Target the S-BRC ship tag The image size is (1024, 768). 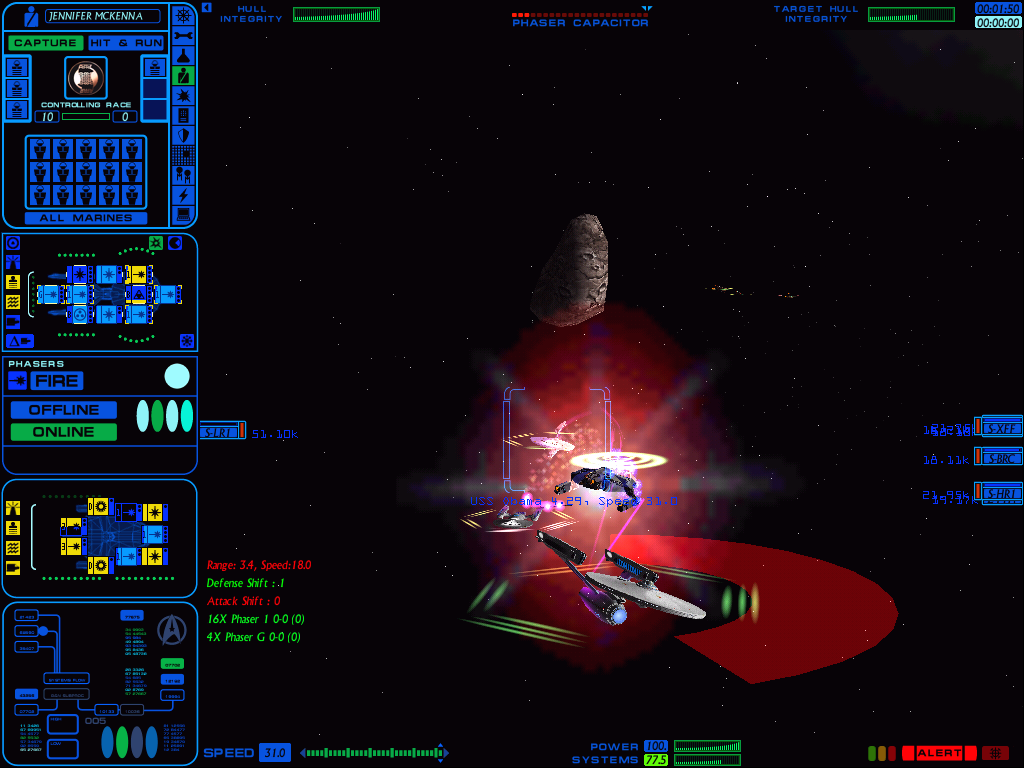1000,457
